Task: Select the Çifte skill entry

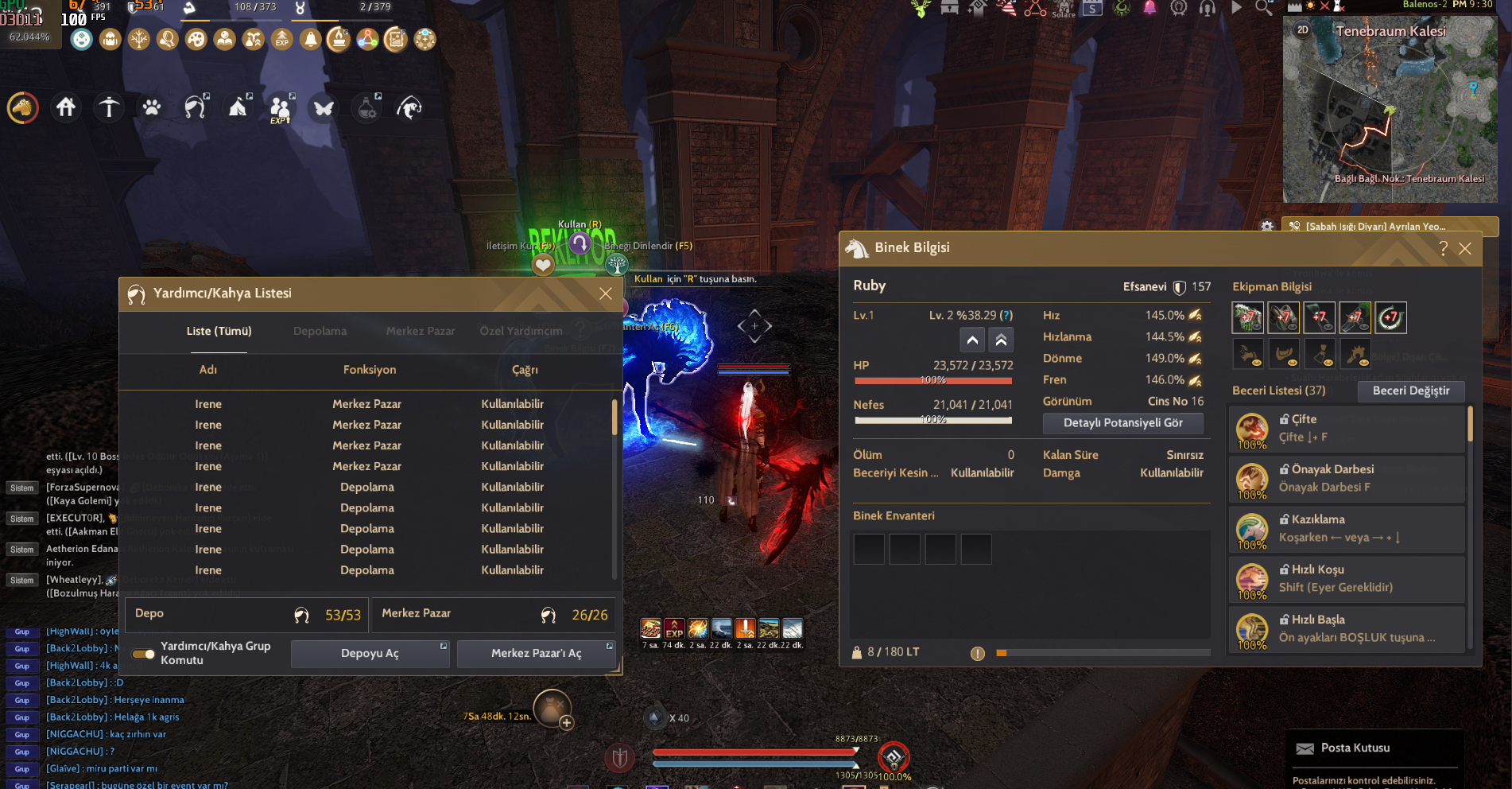Action: pyautogui.click(x=1347, y=429)
